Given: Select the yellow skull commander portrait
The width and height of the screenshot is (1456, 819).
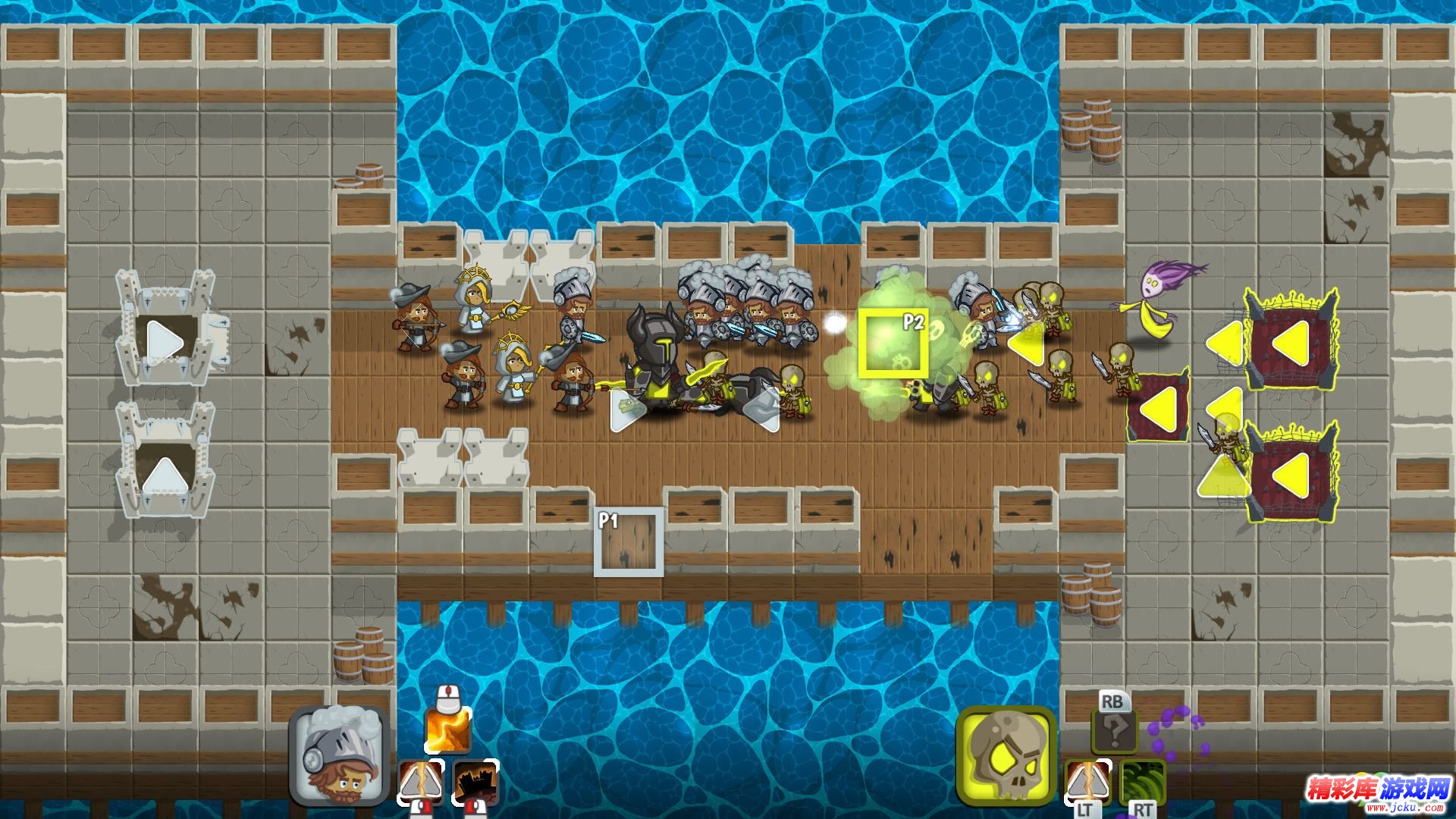Looking at the screenshot, I should pos(1006,755).
